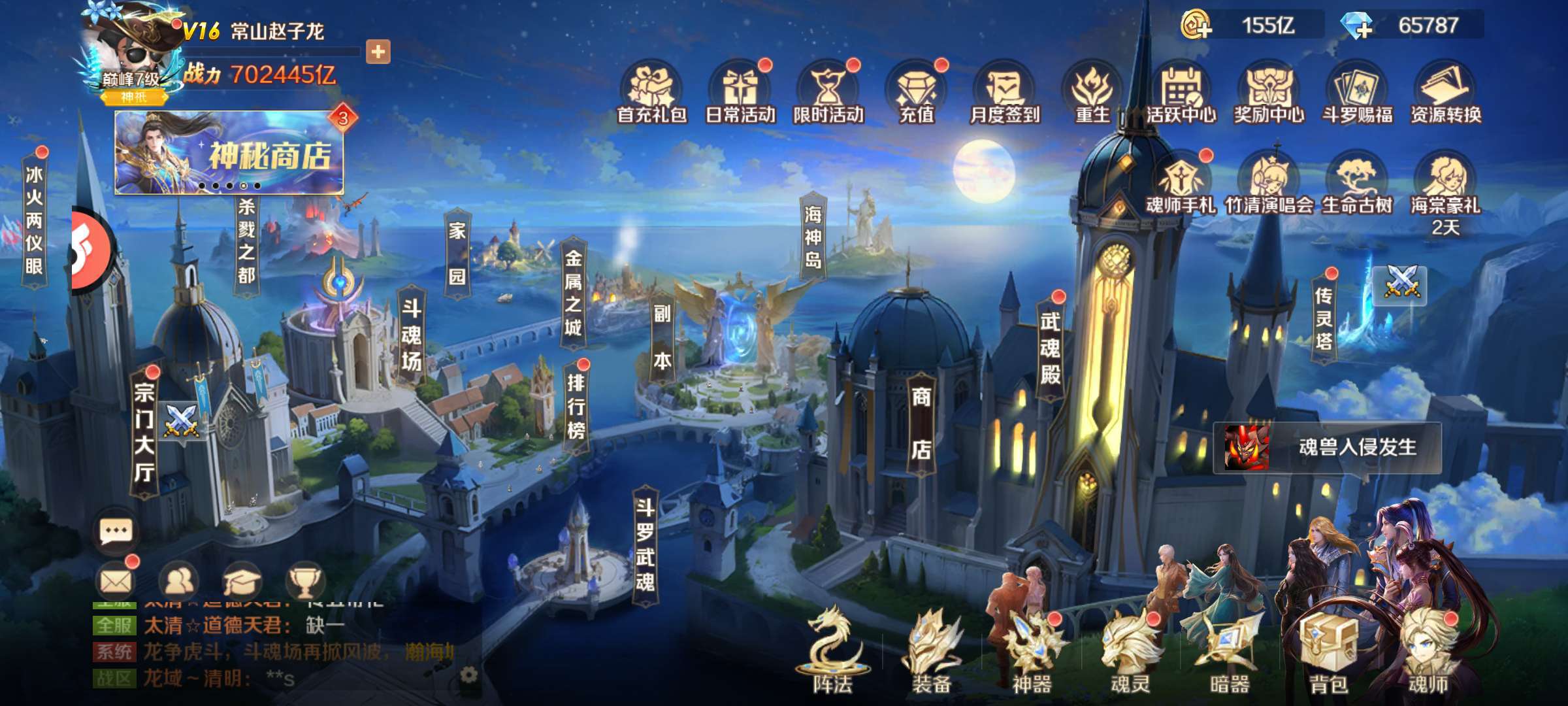Enter the 斗魂场 arena
The height and width of the screenshot is (706, 1568).
point(411,335)
